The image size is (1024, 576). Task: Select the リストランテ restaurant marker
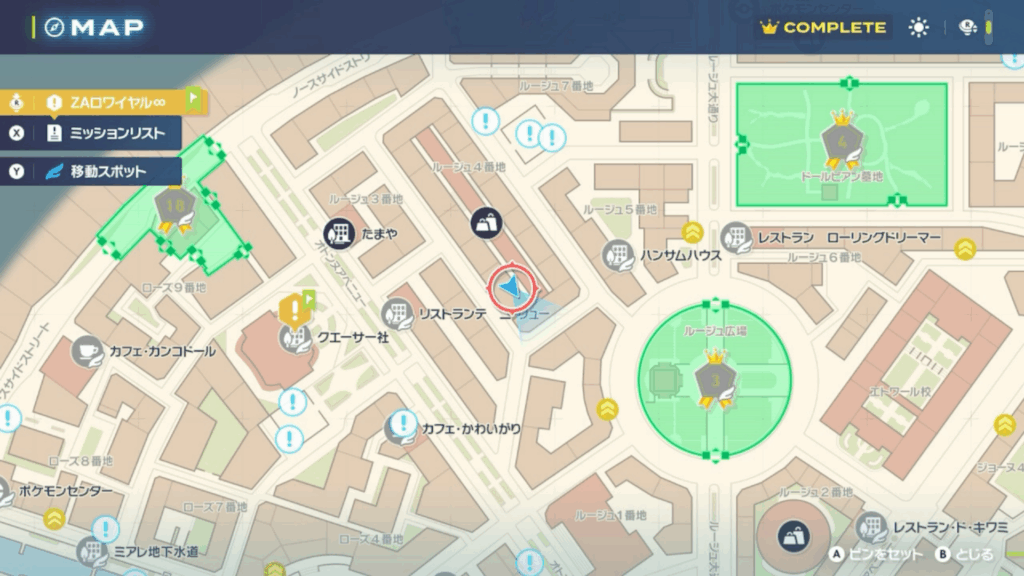click(x=398, y=314)
